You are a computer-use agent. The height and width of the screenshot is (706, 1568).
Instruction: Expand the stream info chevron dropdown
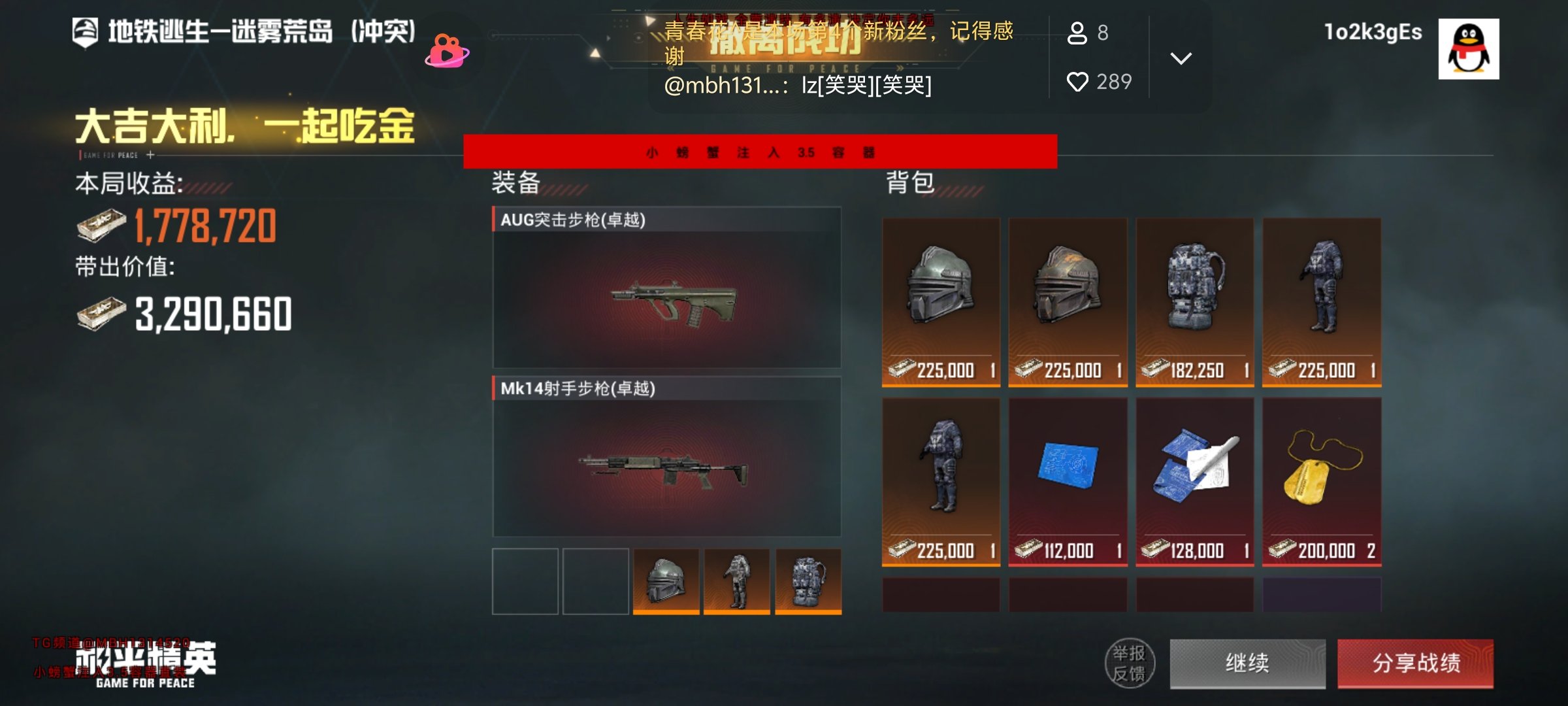pos(1181,58)
